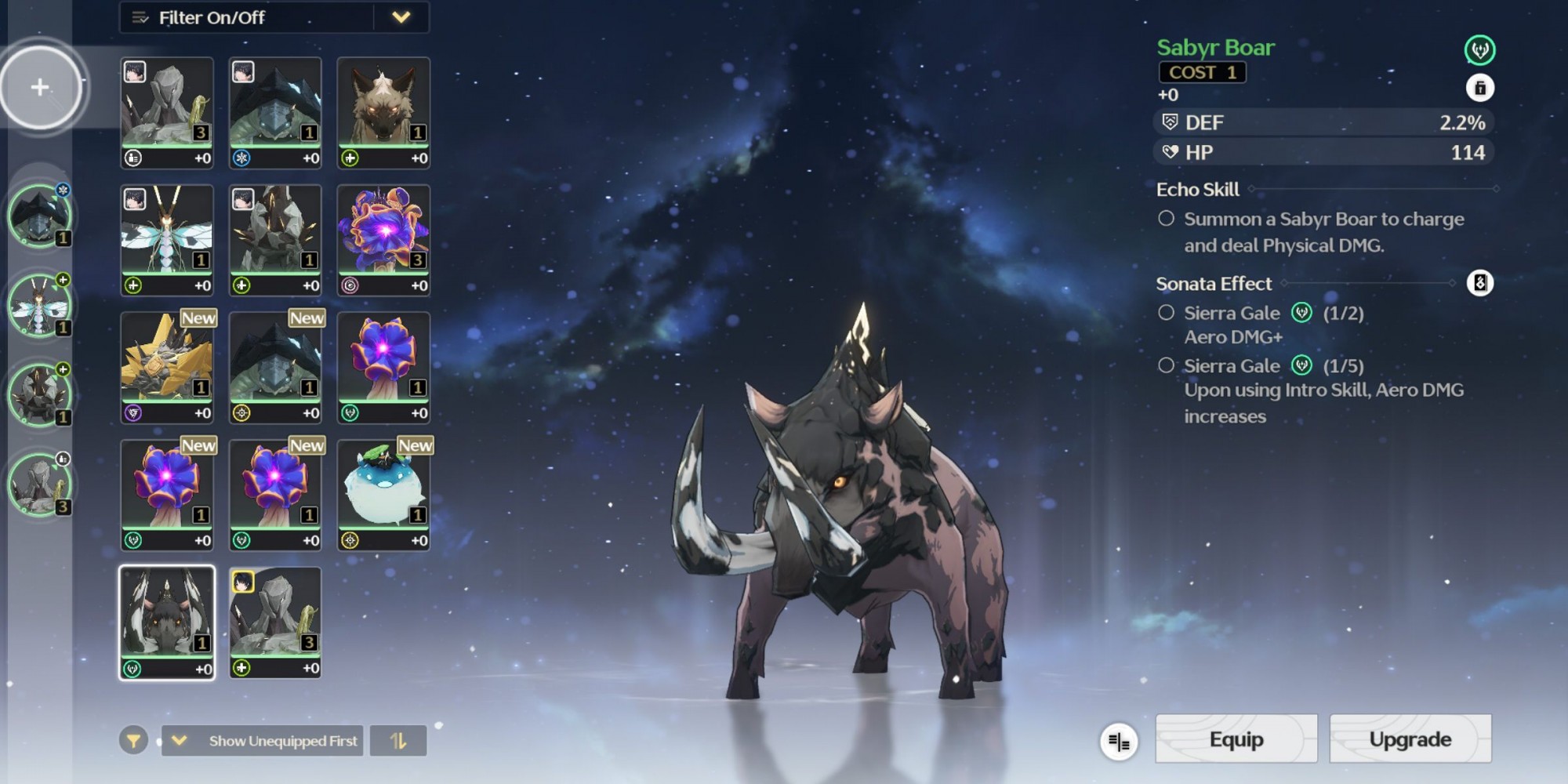Viewport: 1568px width, 784px height.
Task: Toggle the lock icon on Sabyr Boar
Action: 1479,88
